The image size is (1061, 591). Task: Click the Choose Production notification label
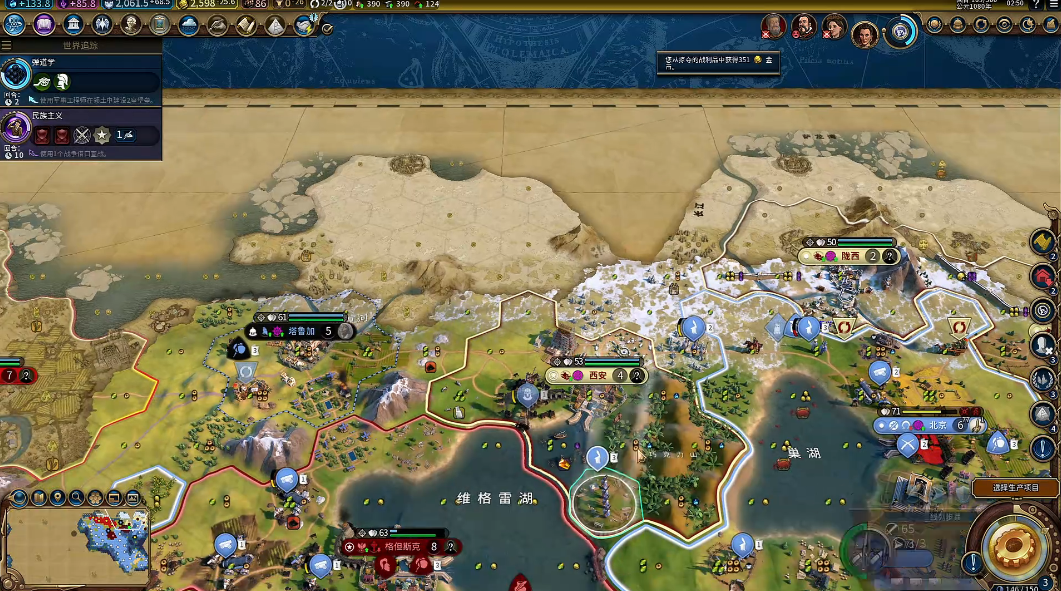pyautogui.click(x=1014, y=487)
